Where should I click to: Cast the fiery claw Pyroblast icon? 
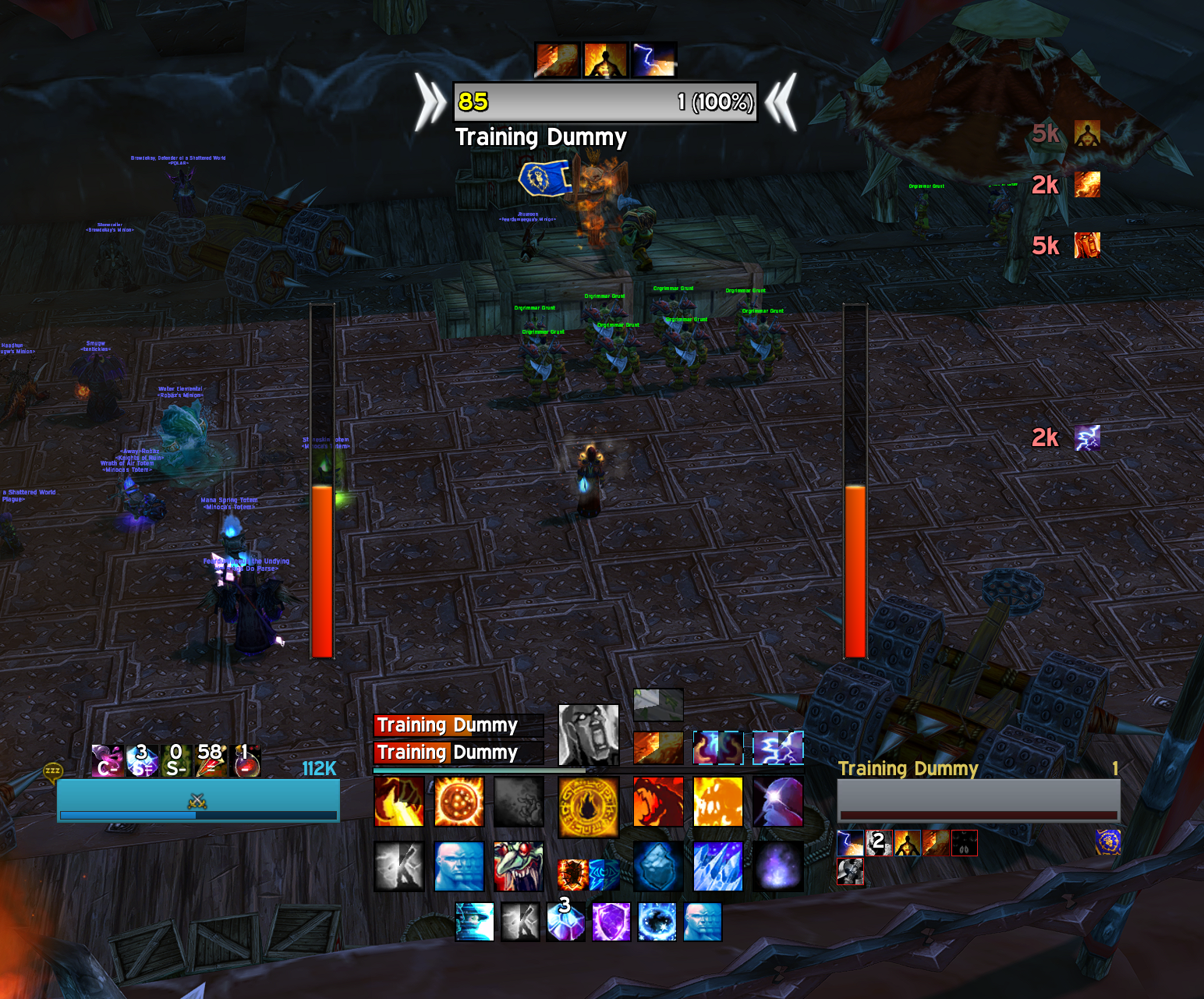399,802
